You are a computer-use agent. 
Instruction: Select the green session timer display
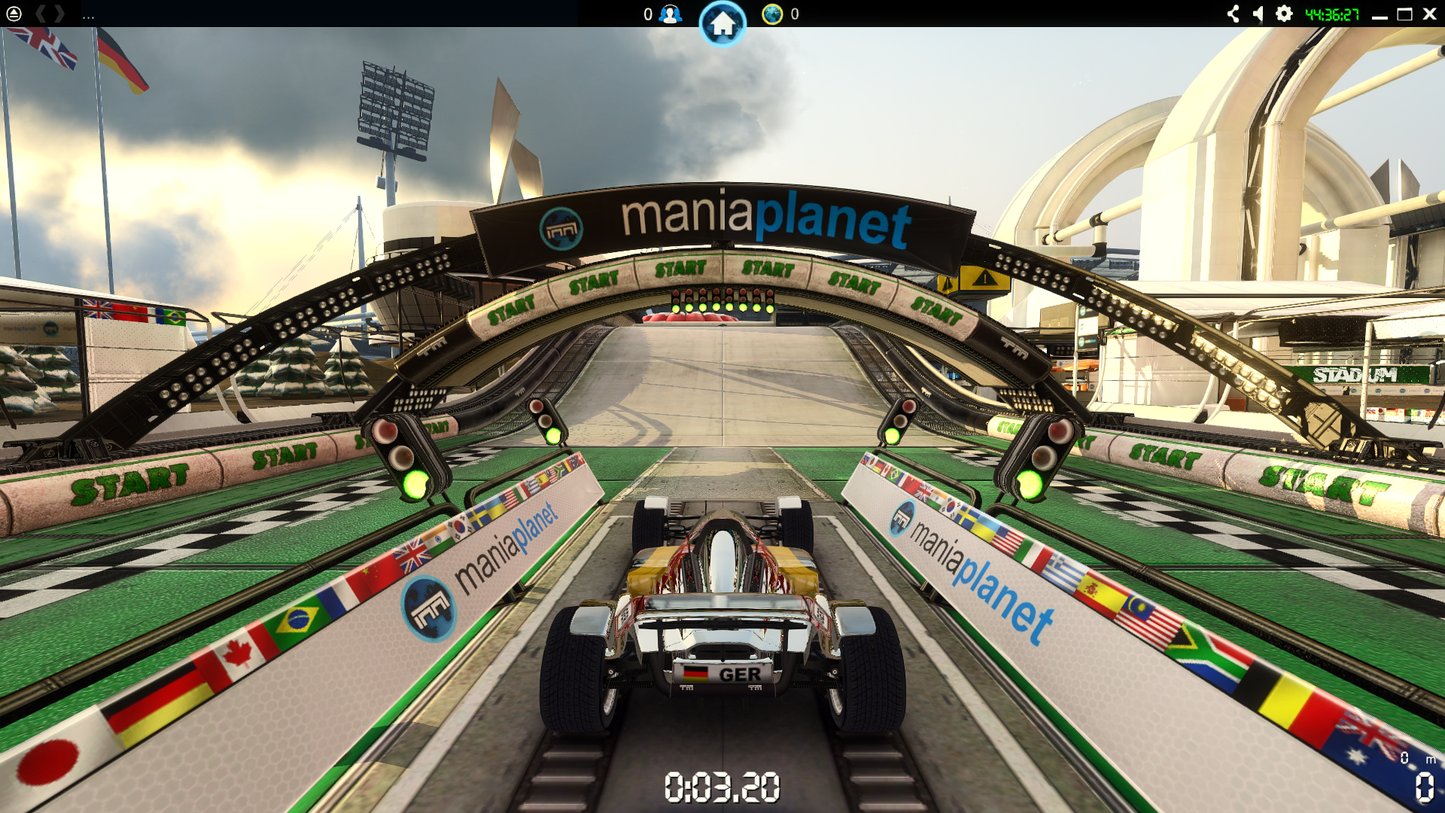(1332, 15)
